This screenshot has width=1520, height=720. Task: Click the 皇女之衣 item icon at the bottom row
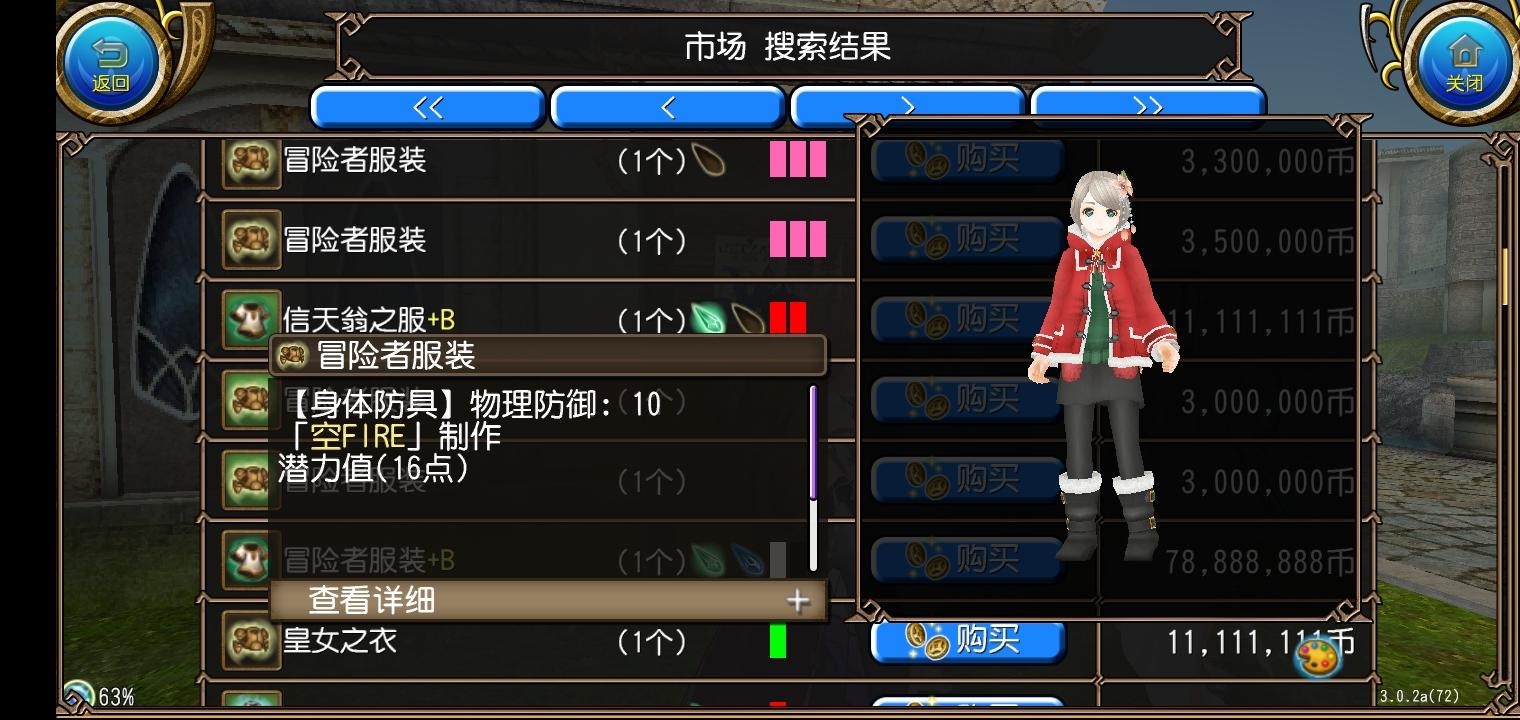coord(249,641)
